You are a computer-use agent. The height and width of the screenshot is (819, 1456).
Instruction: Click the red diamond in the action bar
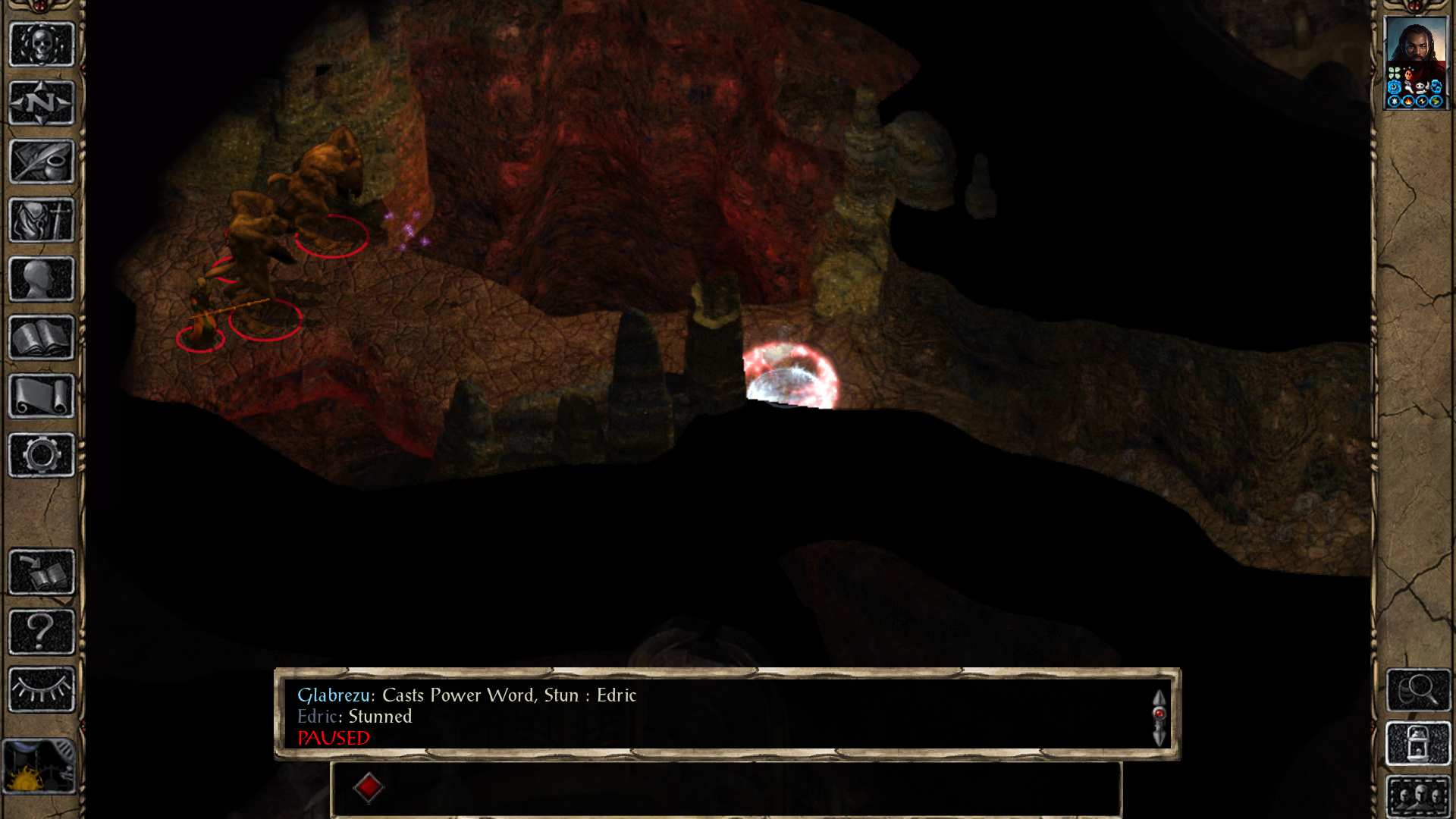coord(369,787)
